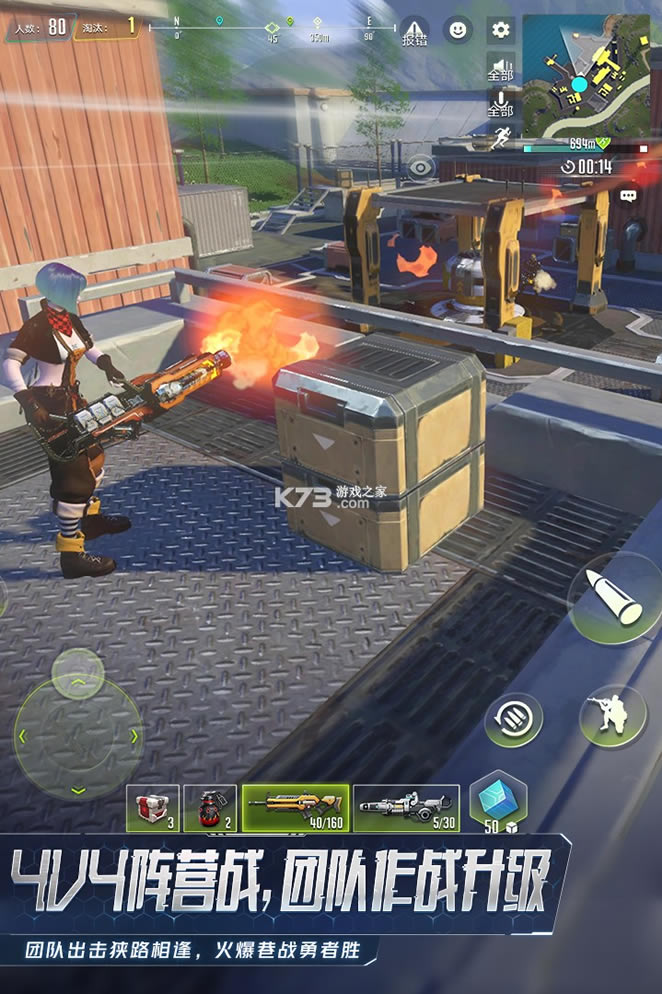Reload with the ammo reload button
This screenshot has height=994, width=662.
coord(514,719)
